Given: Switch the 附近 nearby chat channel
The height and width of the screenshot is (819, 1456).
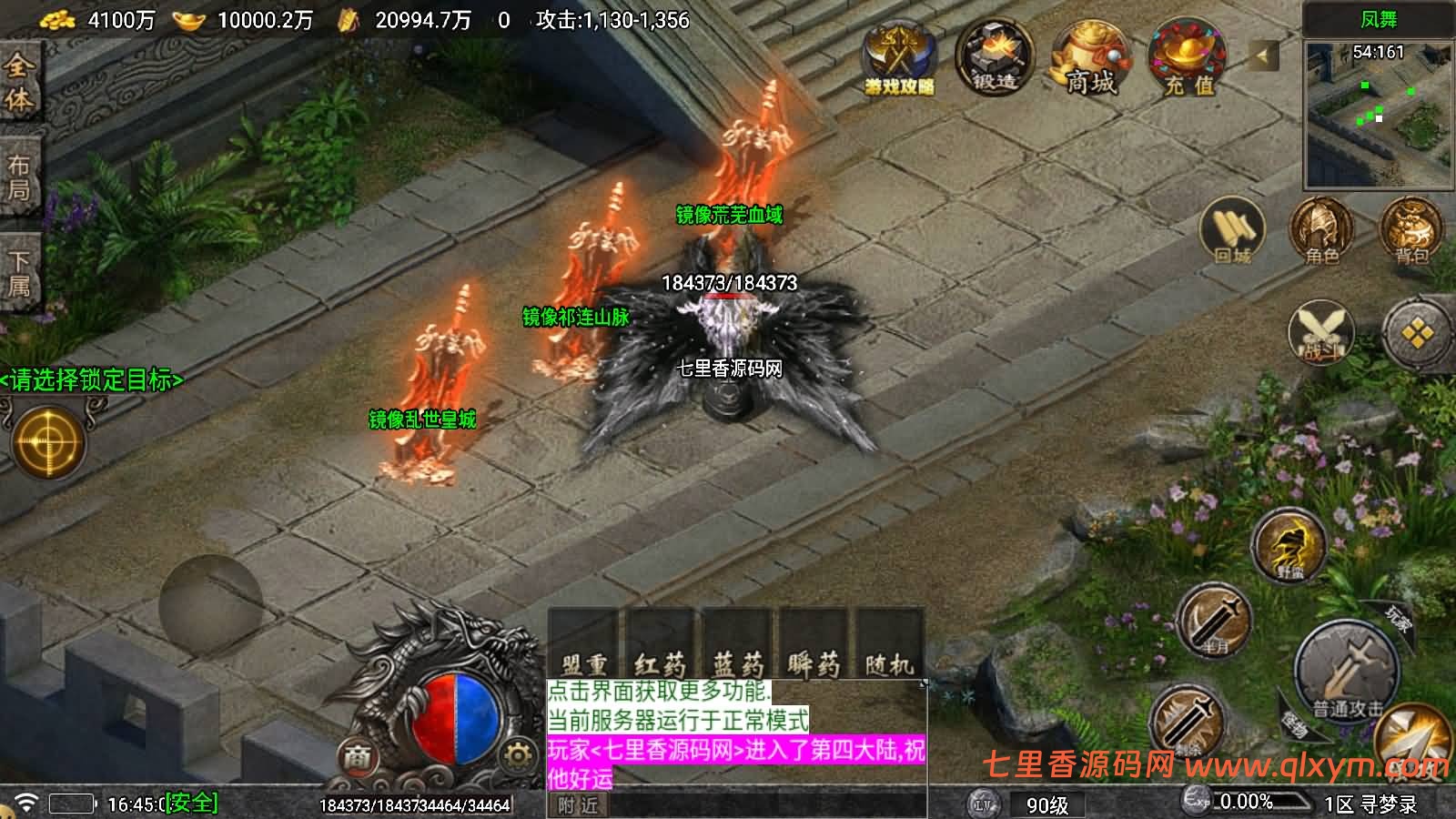Looking at the screenshot, I should [x=578, y=805].
